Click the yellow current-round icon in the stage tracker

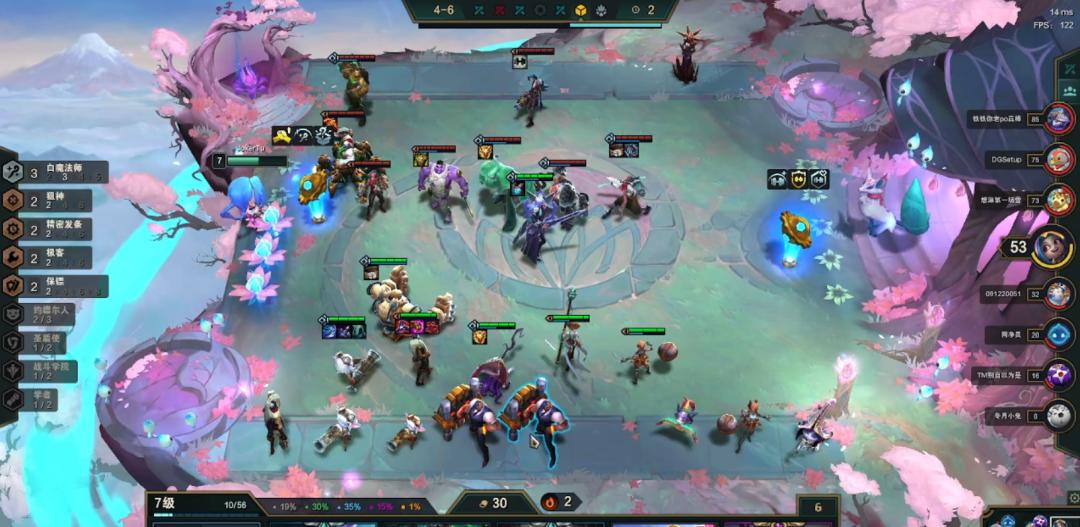579,10
